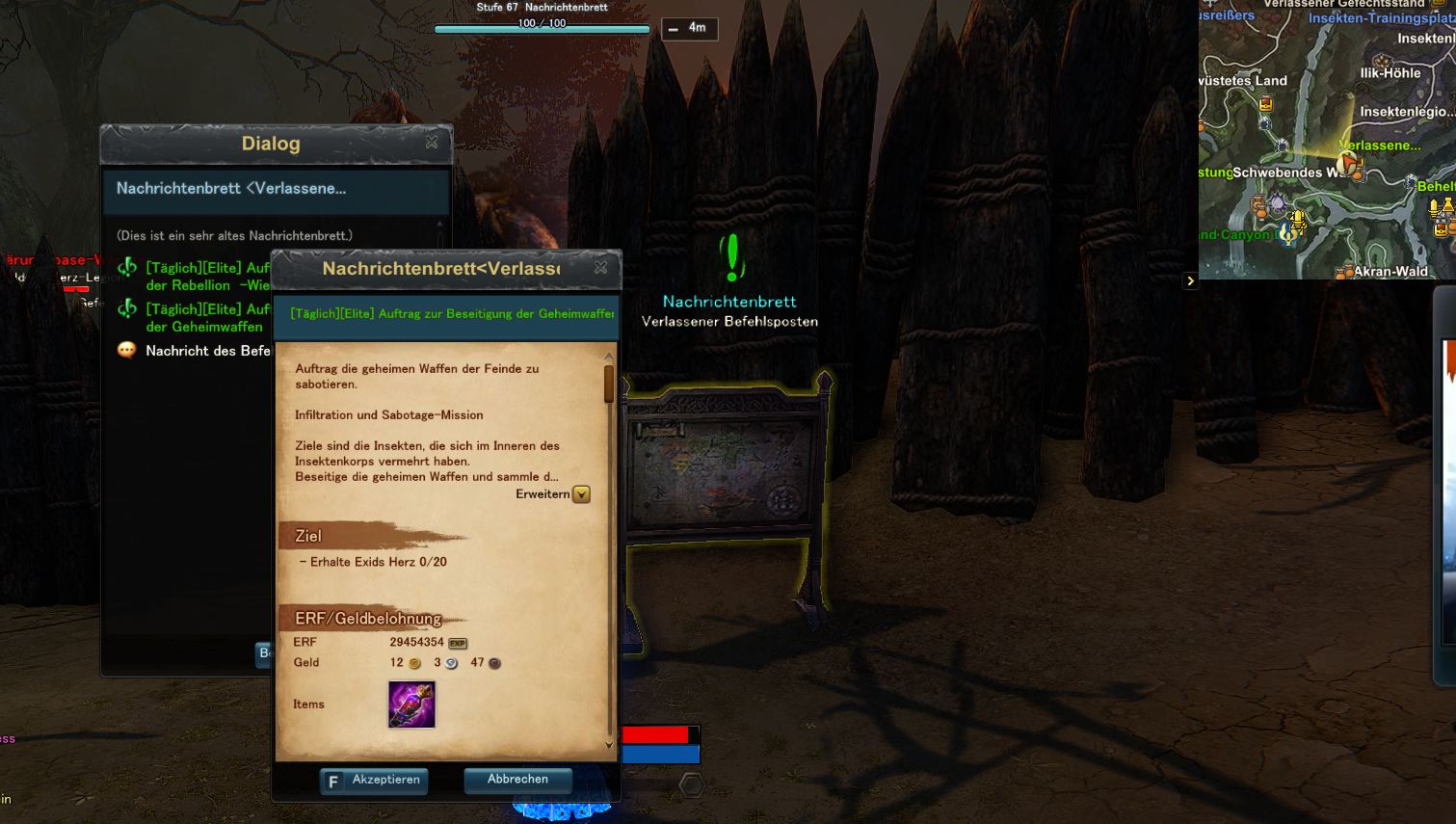Select the purple reward item icon
This screenshot has width=1456, height=824.
click(411, 704)
